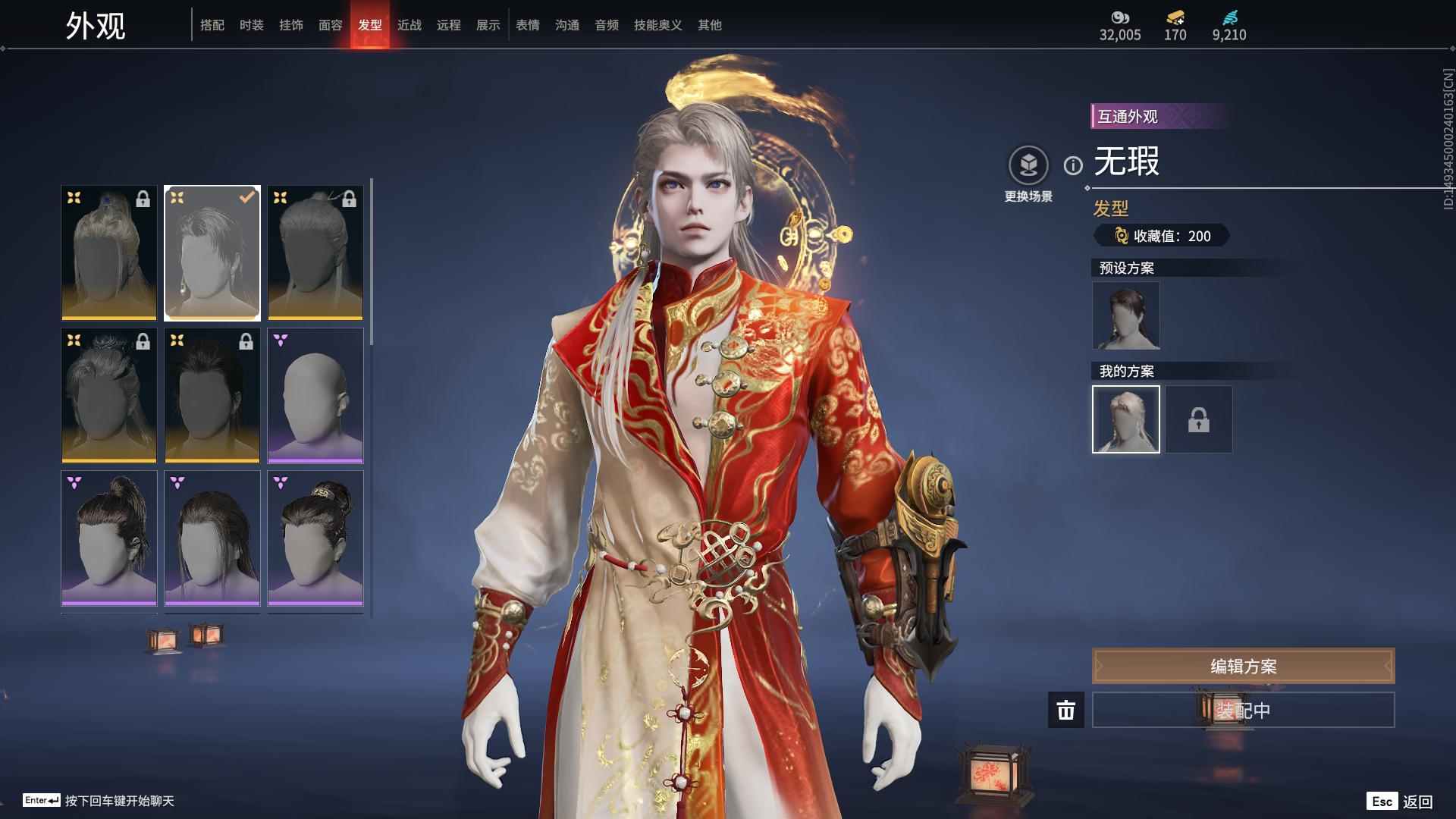Click the gold ingot icon with plus to recharge
Screen dimensions: 1456x819
1172,17
